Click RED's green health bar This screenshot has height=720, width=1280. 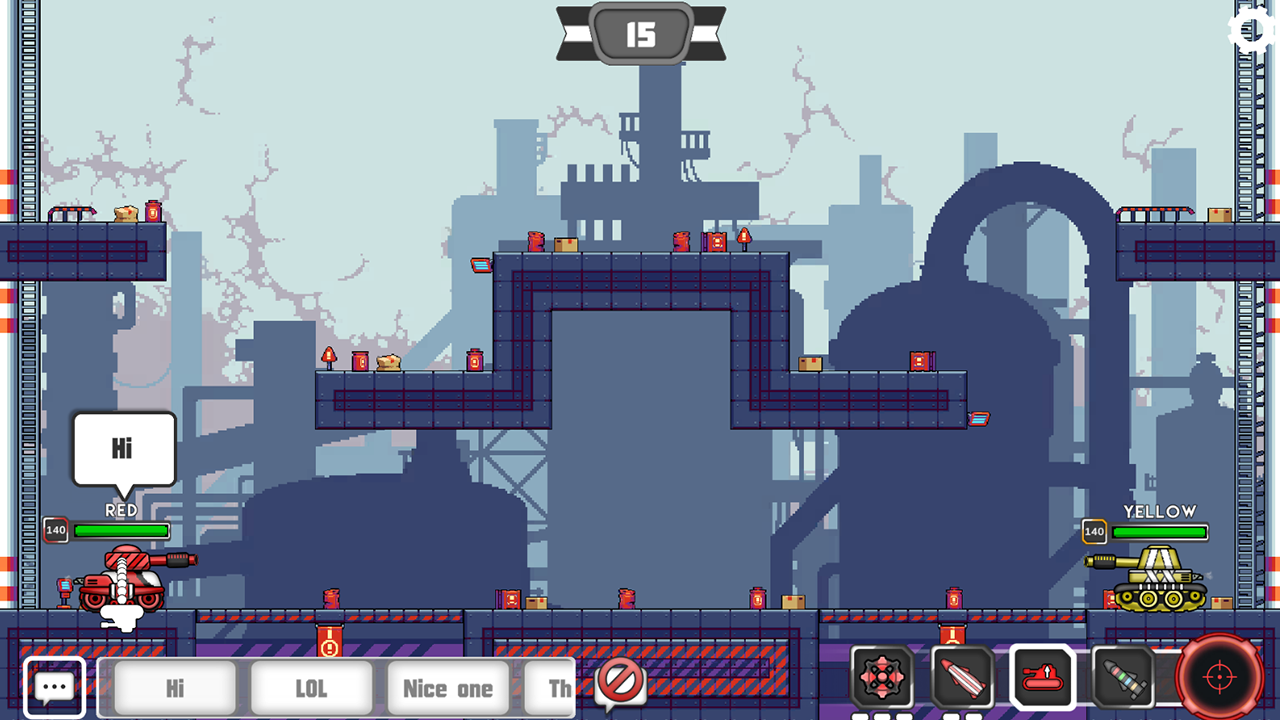[x=118, y=531]
